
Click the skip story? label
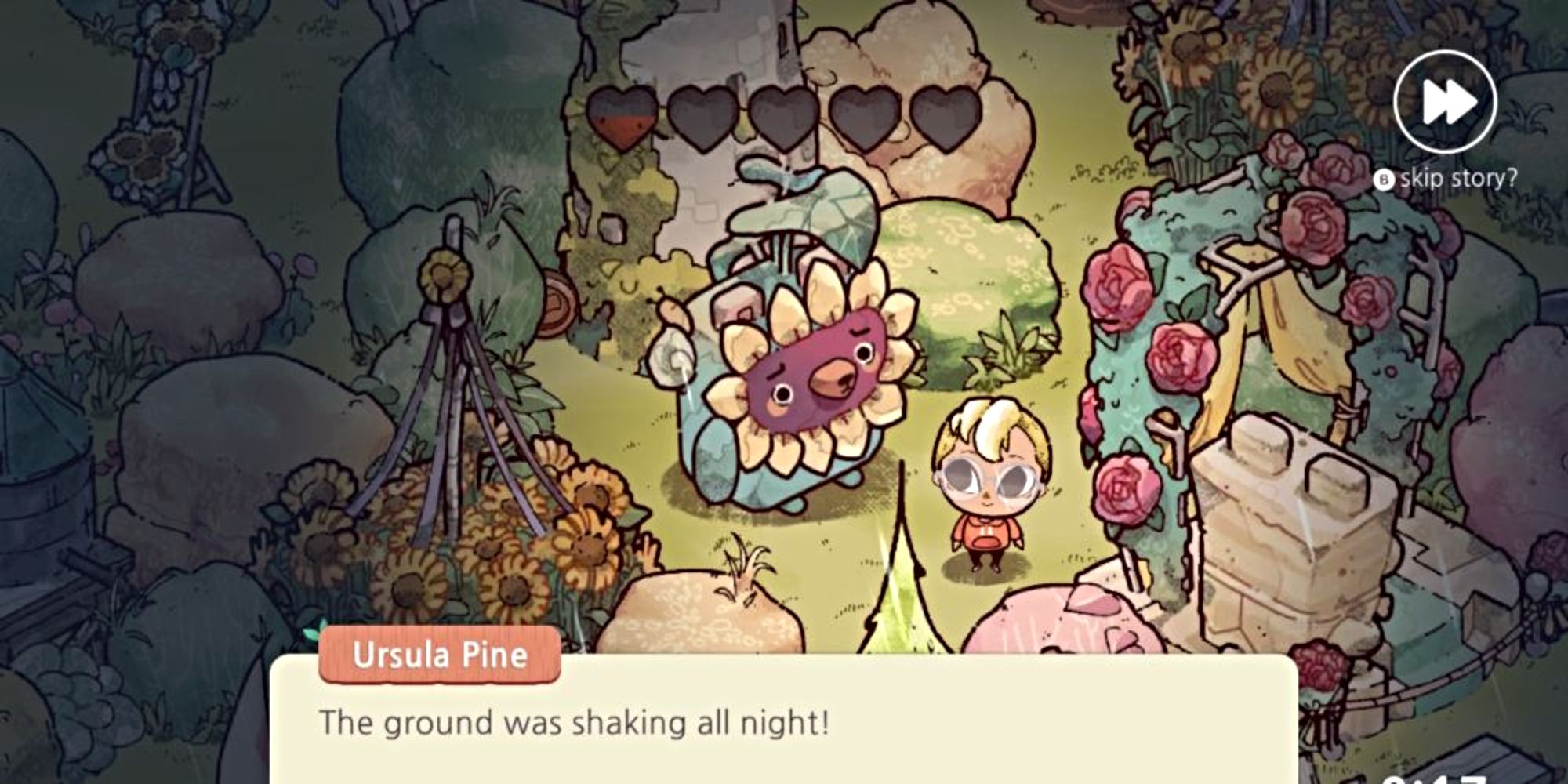click(1458, 177)
